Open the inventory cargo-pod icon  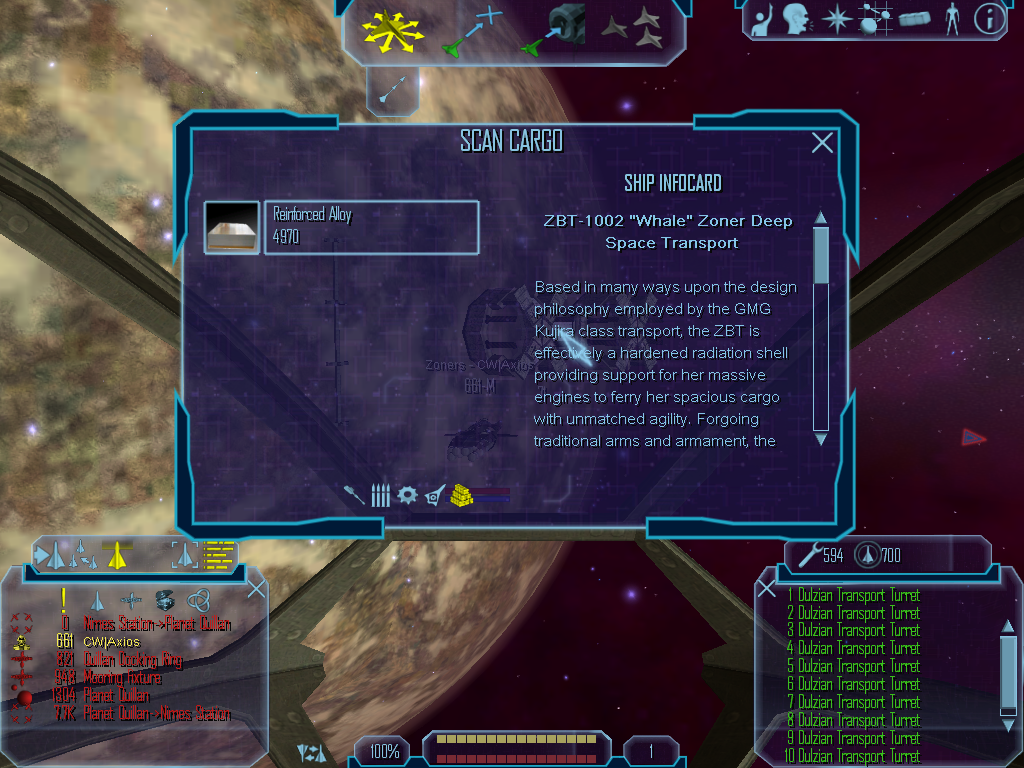914,19
